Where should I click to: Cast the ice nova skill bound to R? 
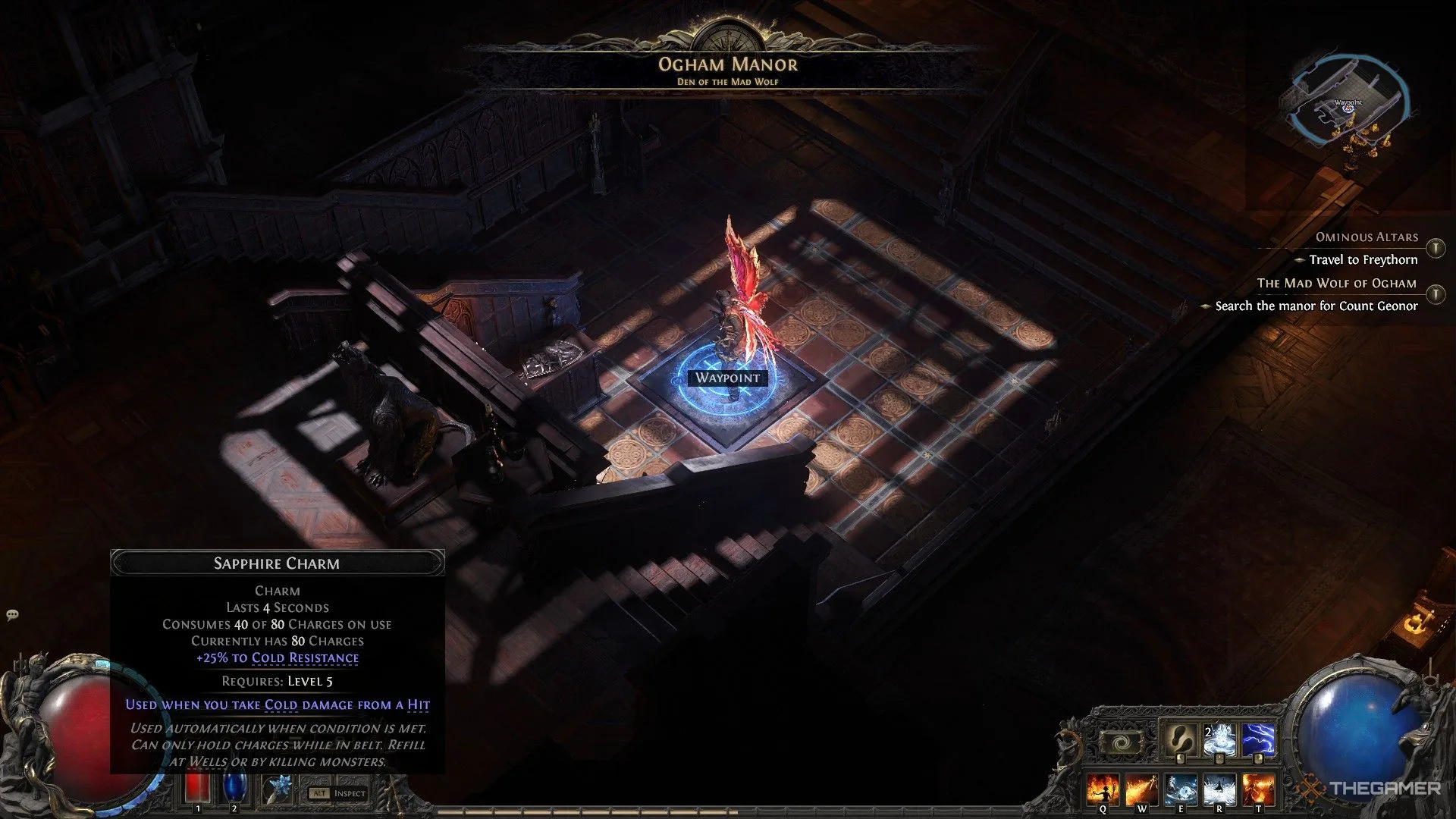(x=1219, y=790)
